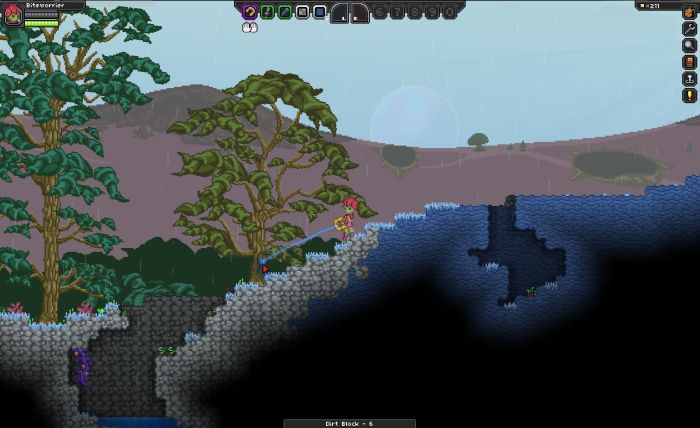Select the purple-highlighted hotbar slot
Viewport: 700px width, 428px height.
click(x=251, y=12)
